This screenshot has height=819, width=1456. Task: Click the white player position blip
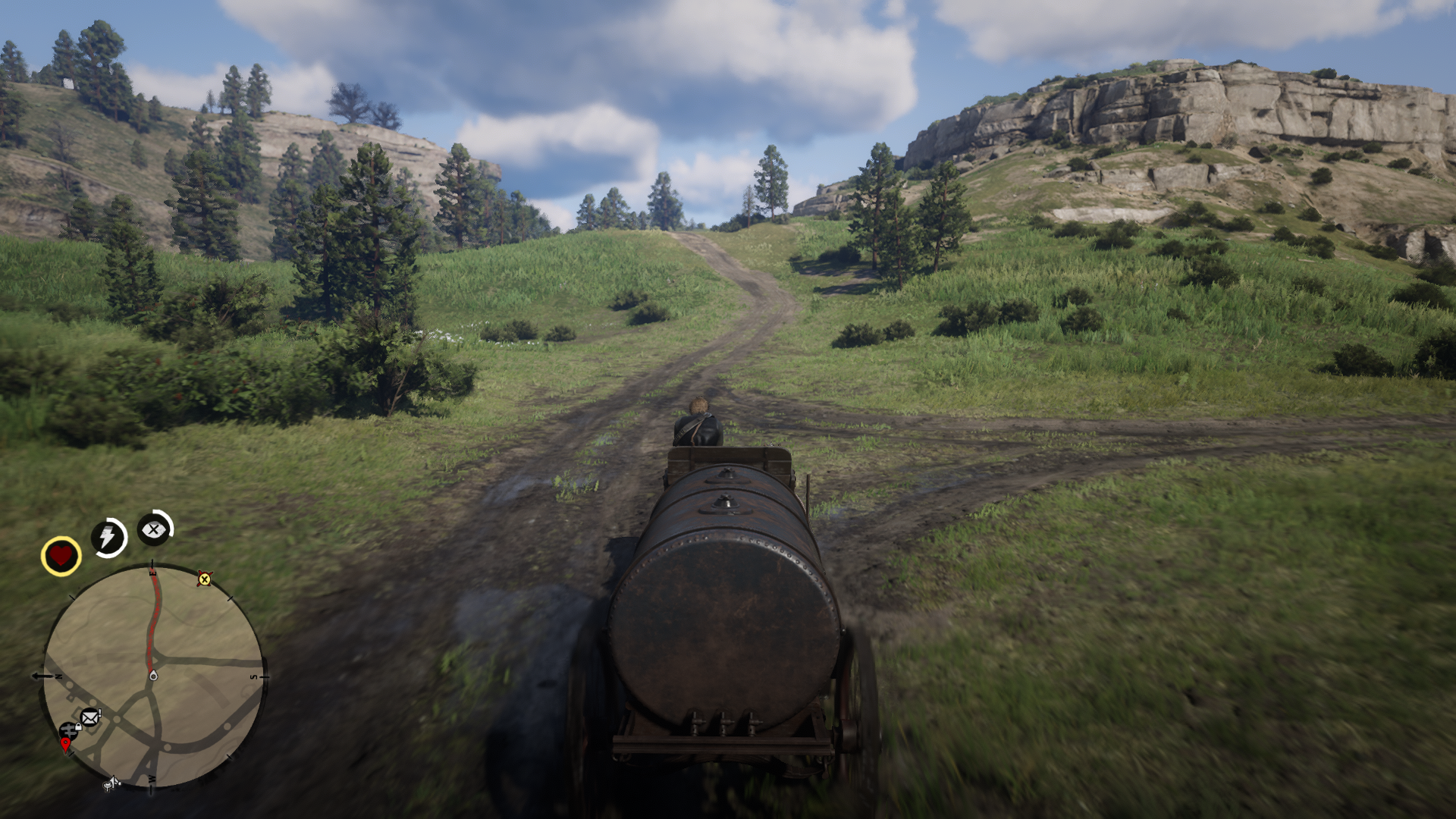click(x=153, y=676)
